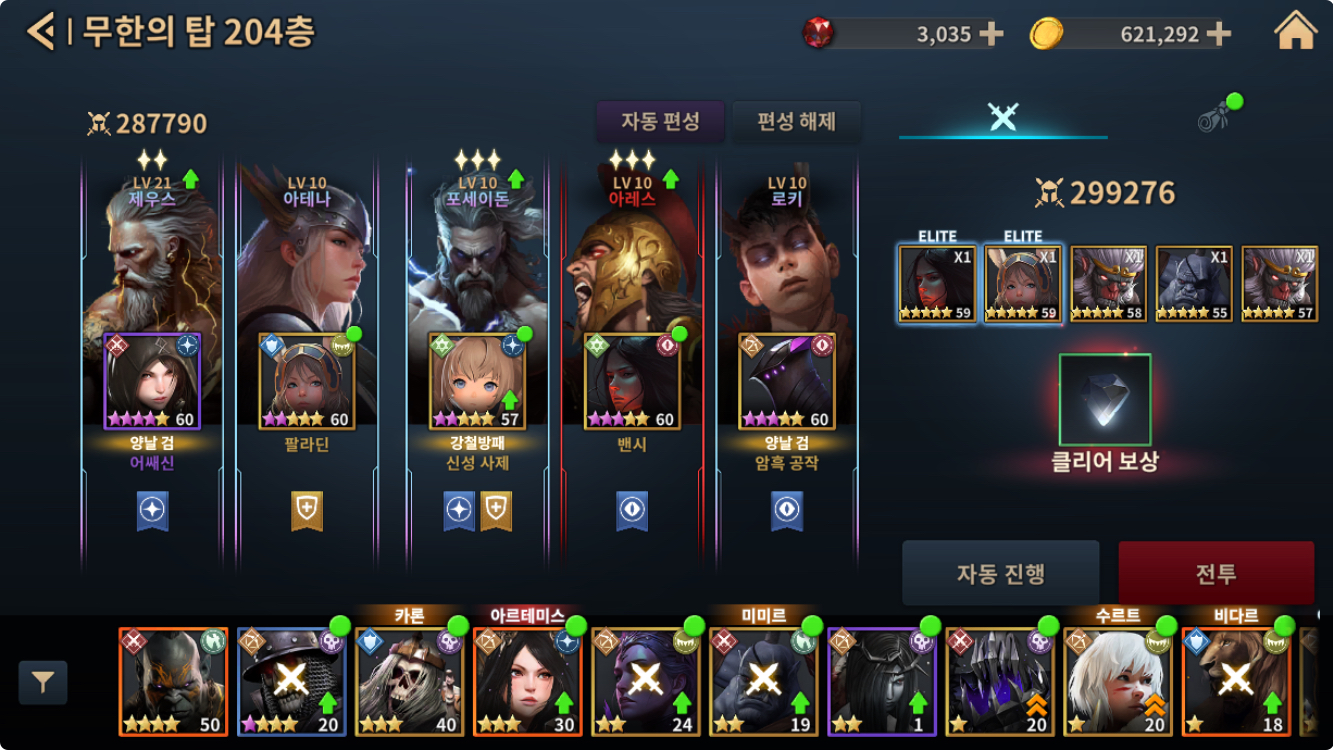Open the hero filter
Screen dimensions: 1333x750
43,683
